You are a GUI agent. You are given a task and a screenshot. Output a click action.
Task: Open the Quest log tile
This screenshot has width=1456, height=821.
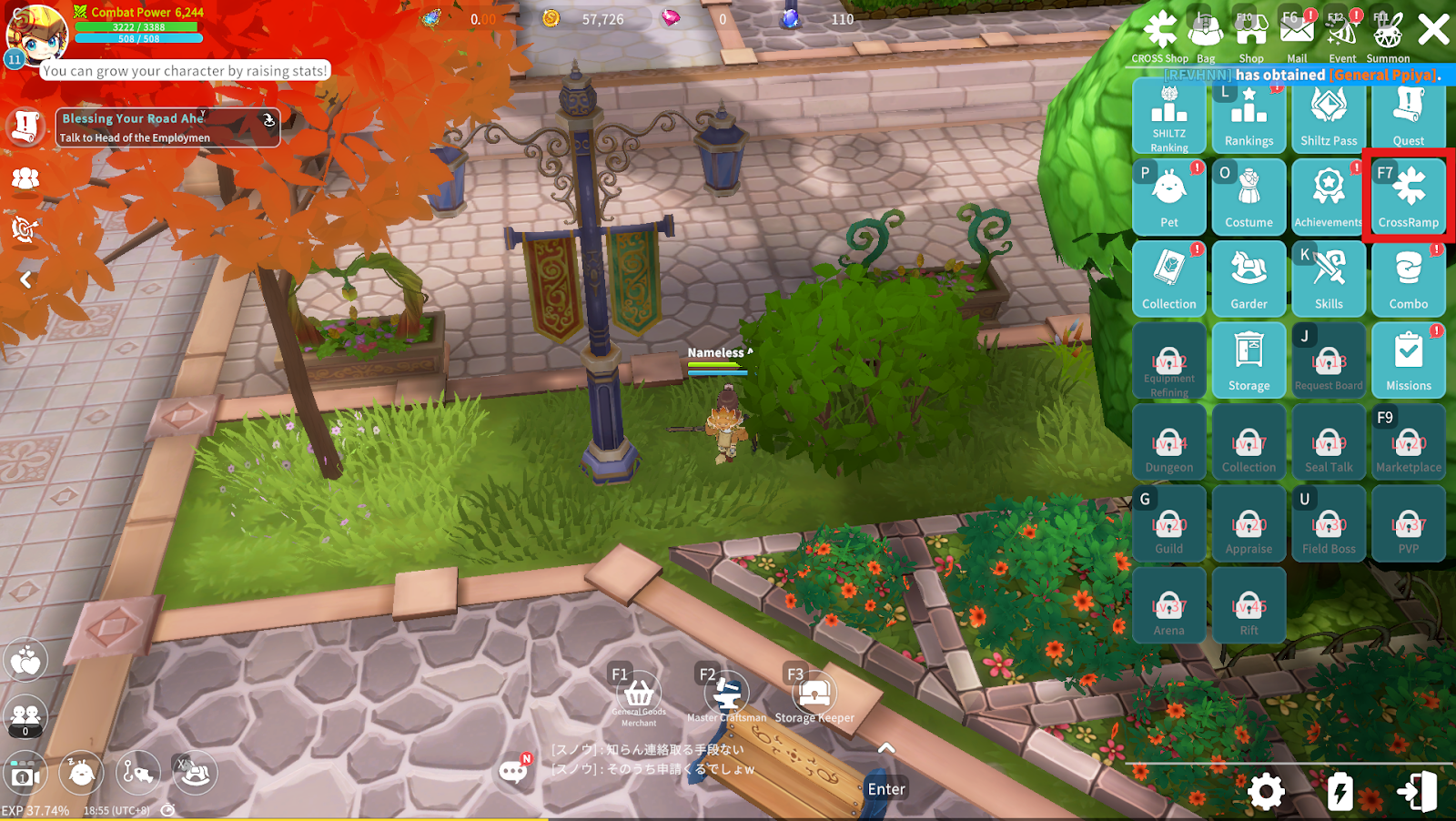(1408, 117)
